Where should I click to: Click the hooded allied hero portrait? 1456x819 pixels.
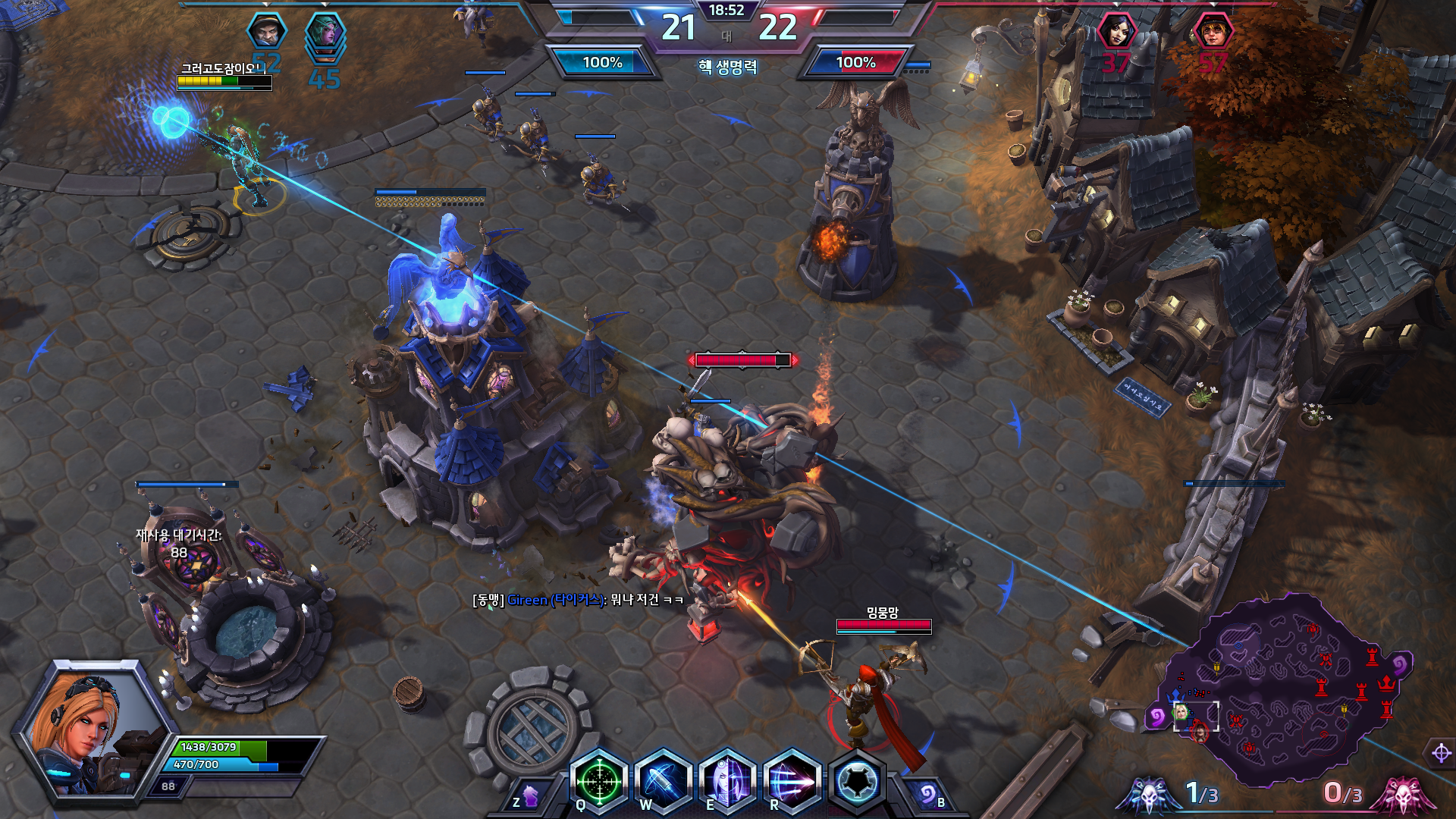click(x=267, y=32)
